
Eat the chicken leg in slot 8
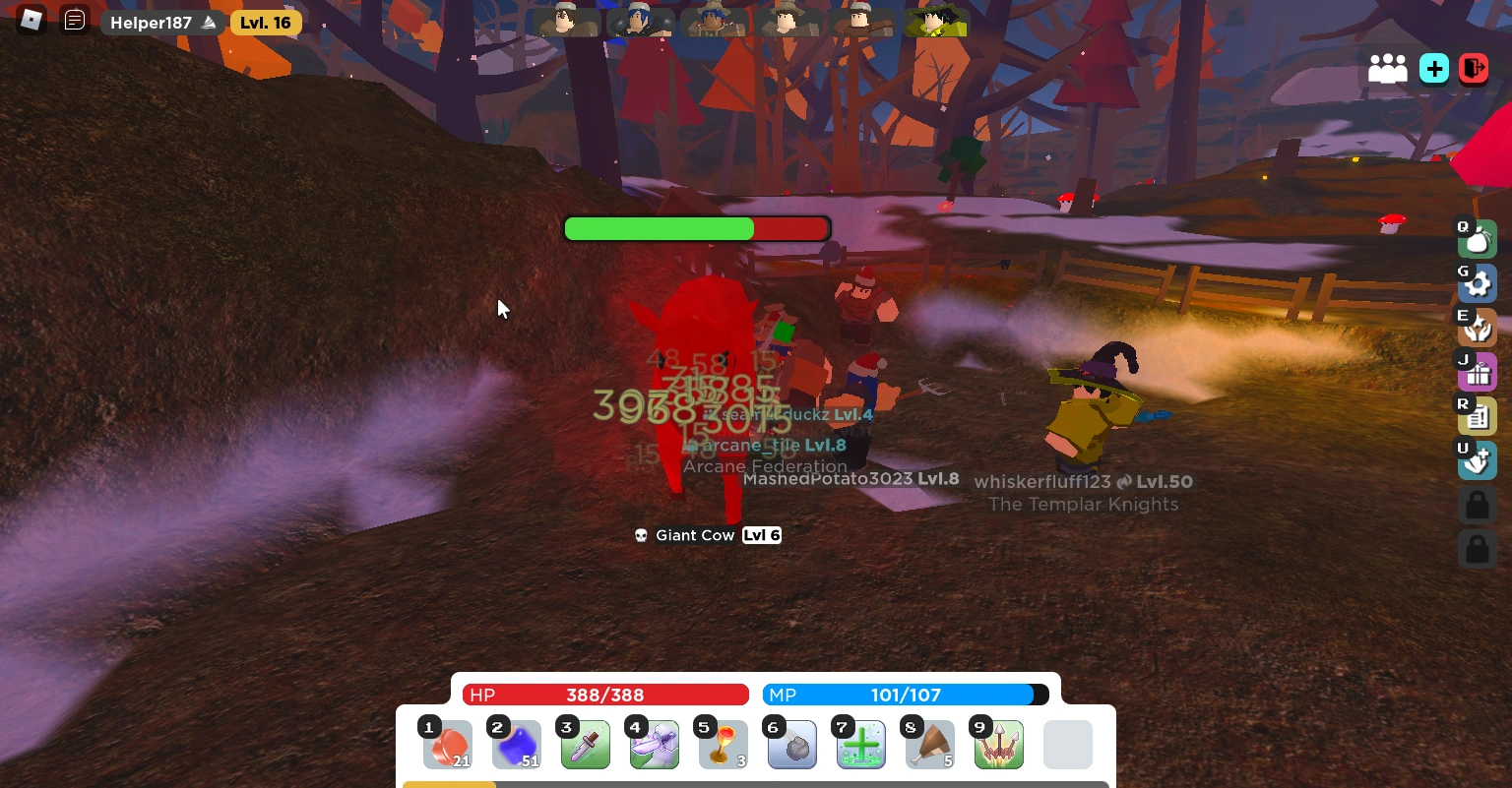[x=929, y=745]
